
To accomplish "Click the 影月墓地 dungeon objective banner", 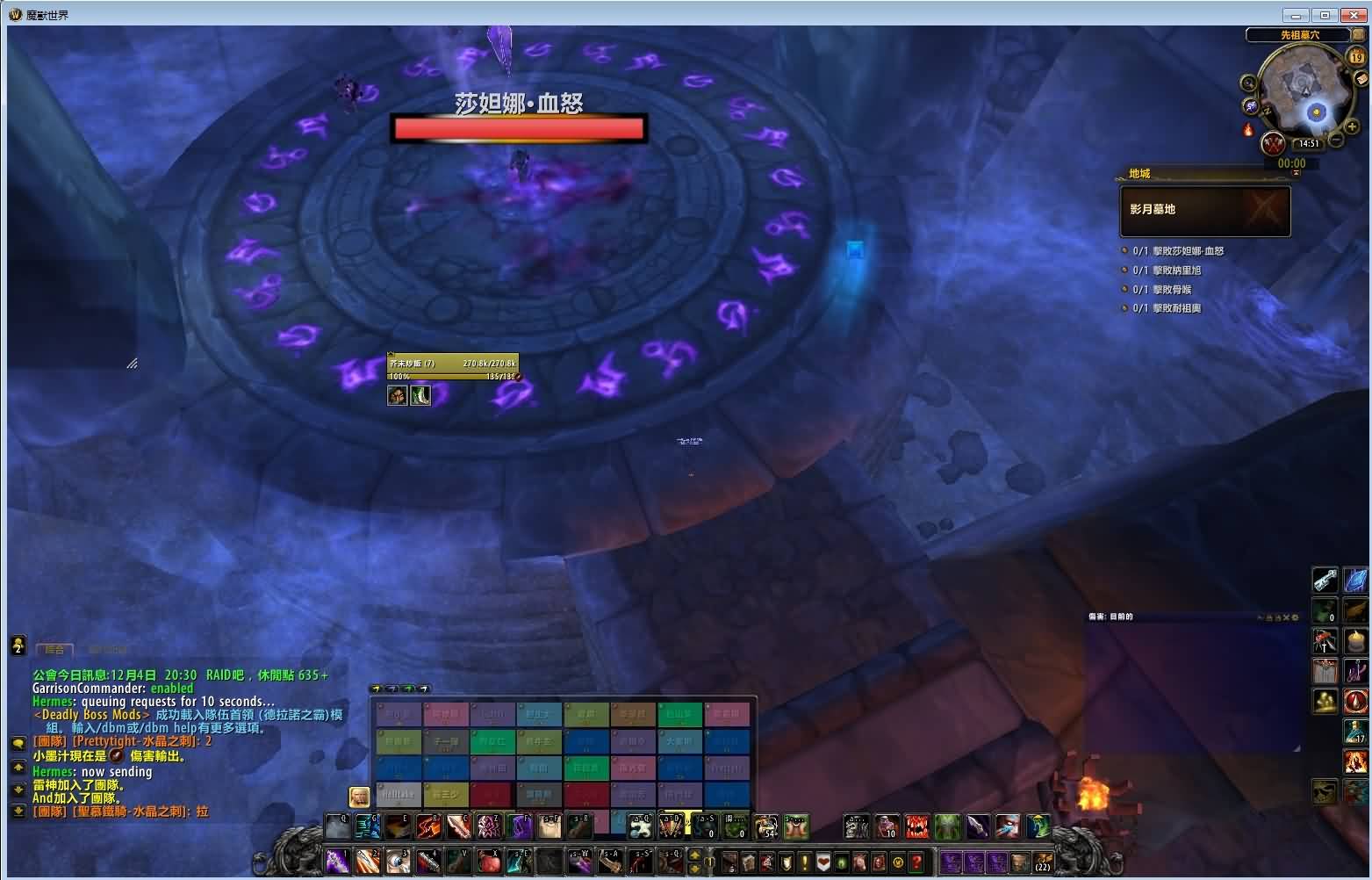I will tap(1204, 211).
